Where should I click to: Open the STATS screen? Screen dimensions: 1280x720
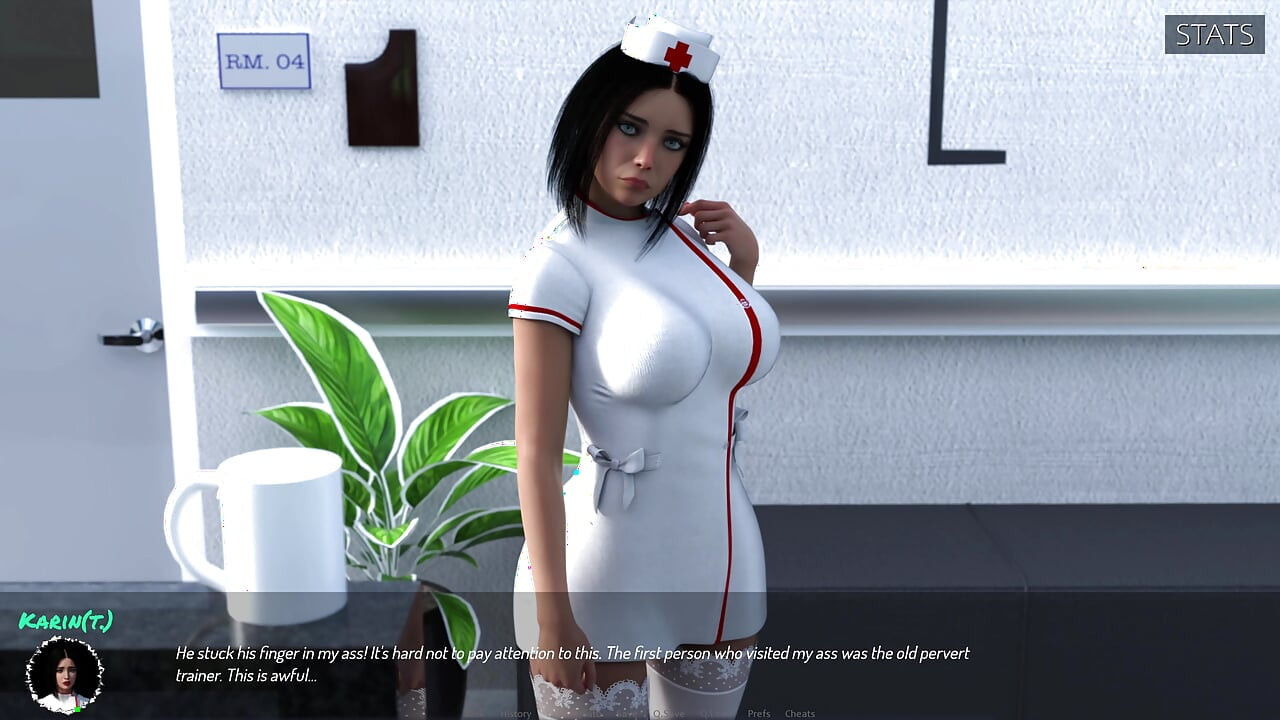tap(1214, 34)
